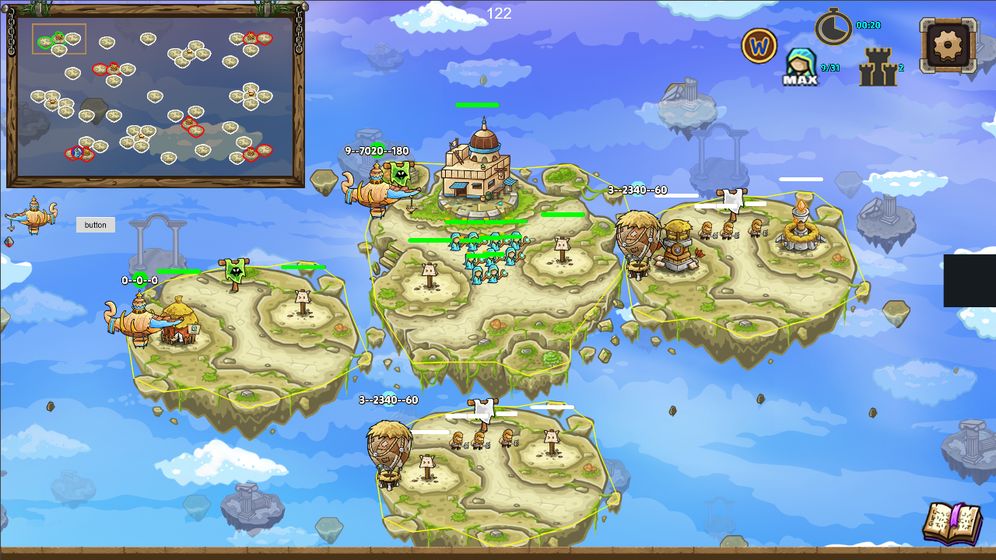Image resolution: width=996 pixels, height=560 pixels.
Task: Click the castle towers count icon
Action: 877,68
